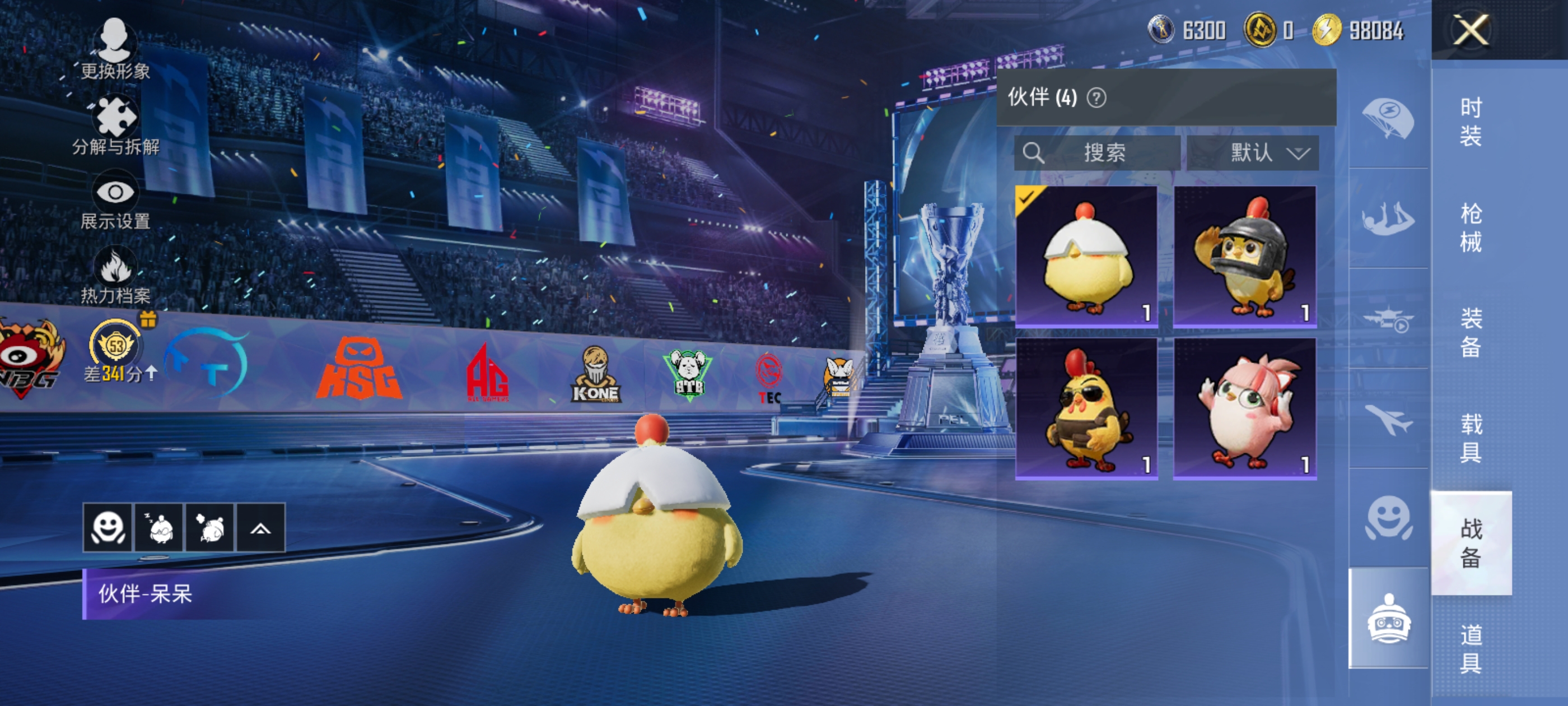
Task: Click the 搜索 search box
Action: [1097, 152]
